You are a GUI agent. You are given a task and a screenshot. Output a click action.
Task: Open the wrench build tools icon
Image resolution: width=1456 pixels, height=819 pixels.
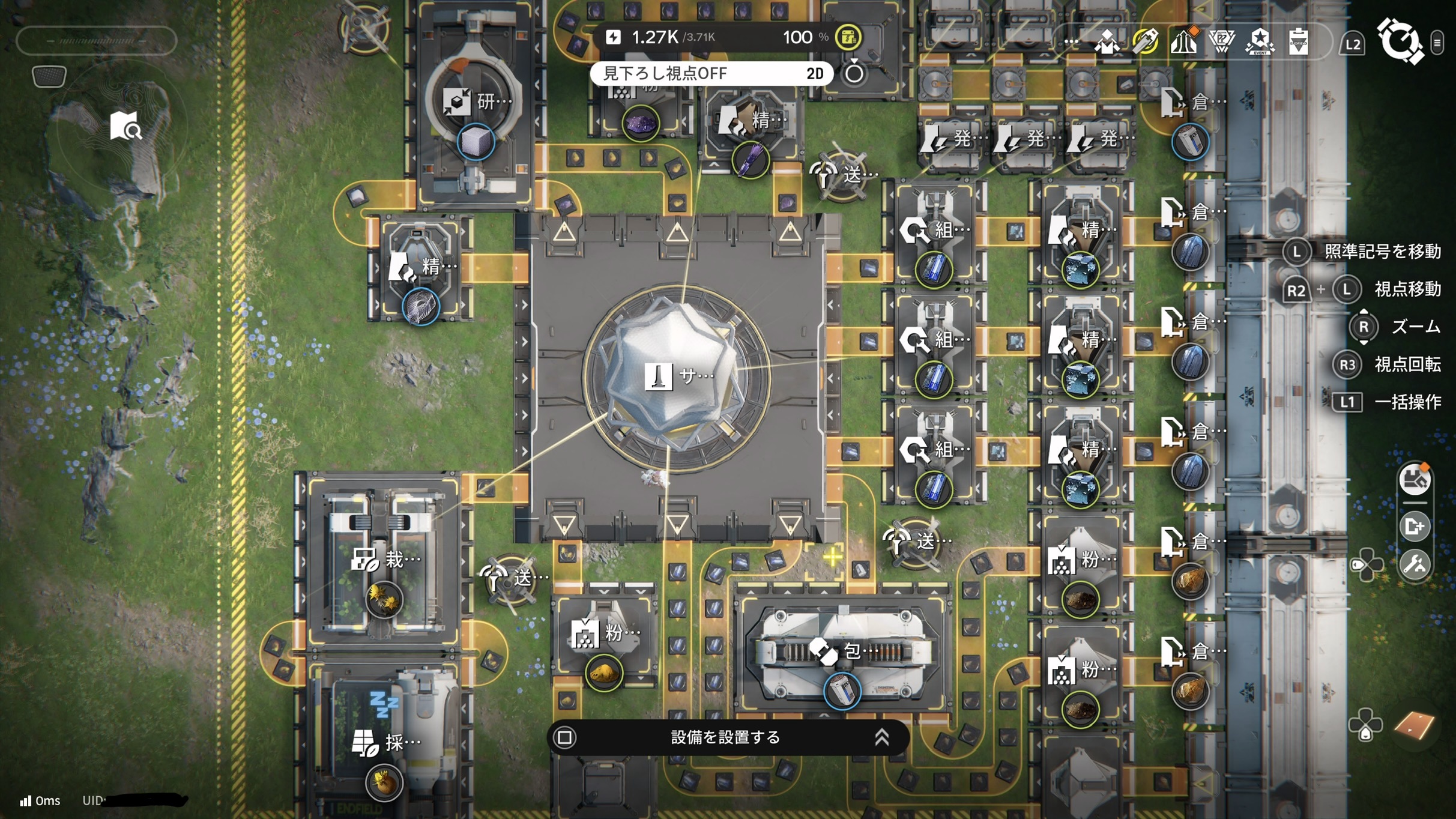(x=1415, y=564)
